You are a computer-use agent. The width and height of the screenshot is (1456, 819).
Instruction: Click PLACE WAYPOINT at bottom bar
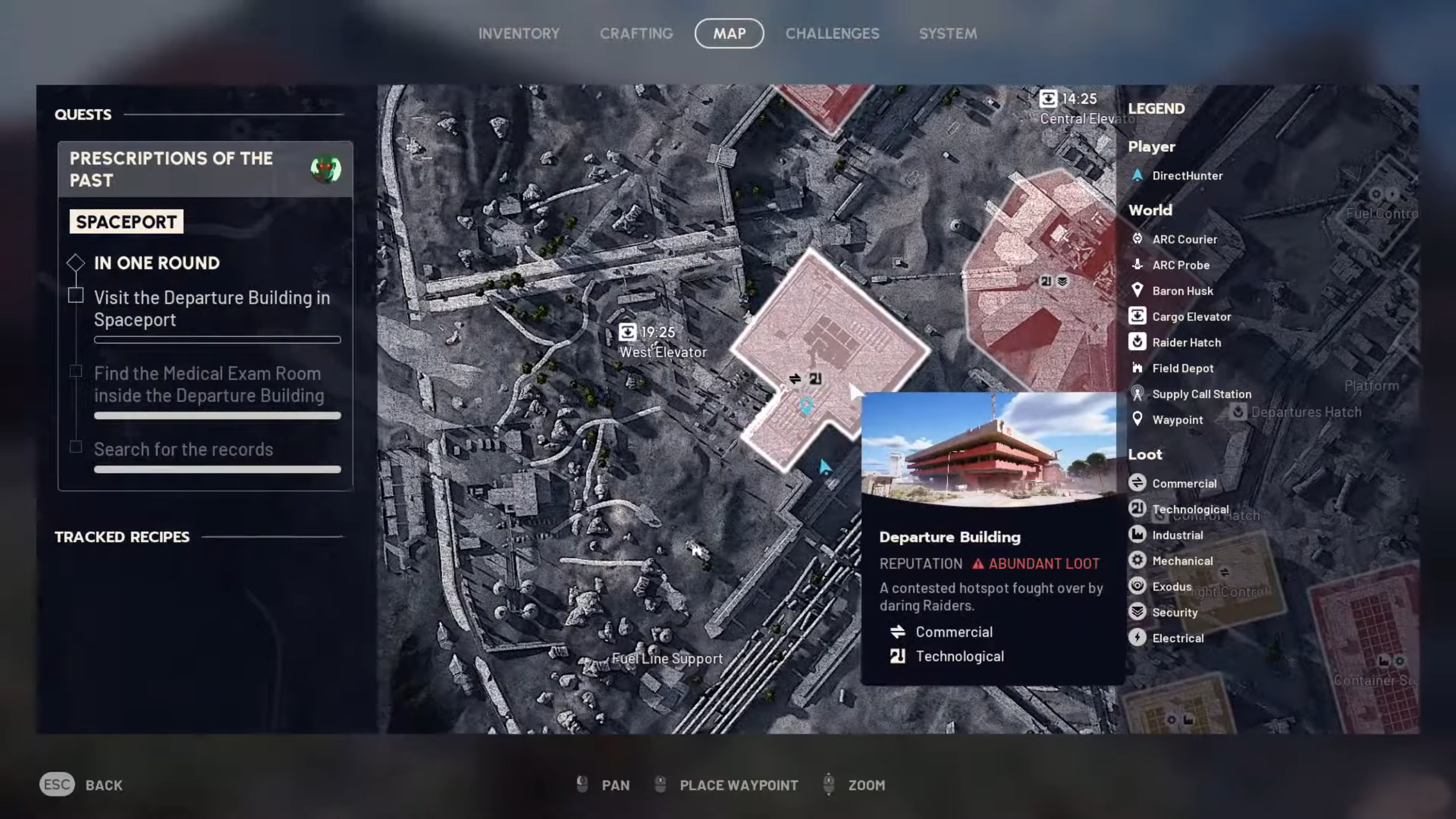pos(739,785)
